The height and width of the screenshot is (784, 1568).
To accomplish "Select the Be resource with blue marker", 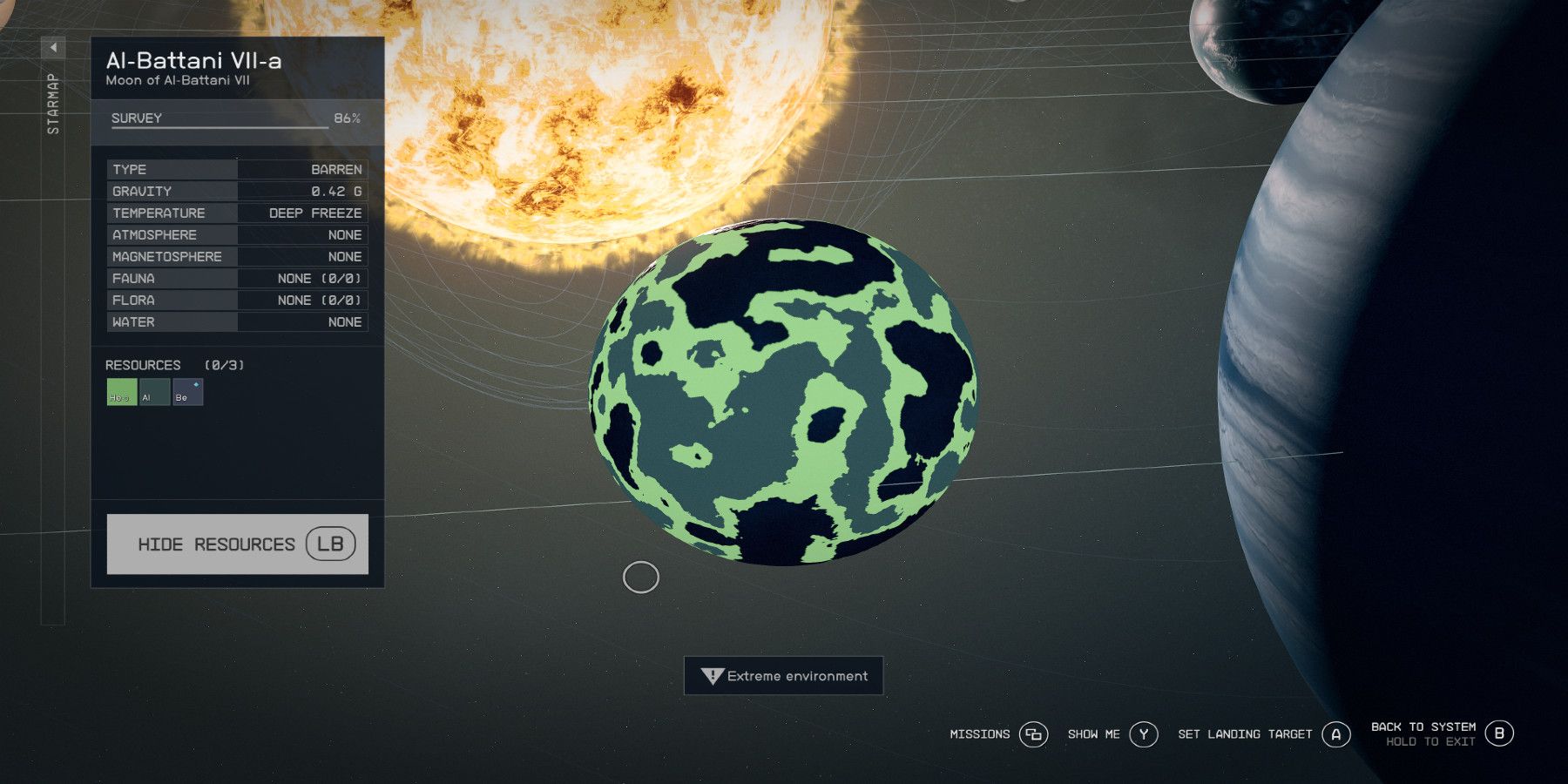I will [x=187, y=393].
